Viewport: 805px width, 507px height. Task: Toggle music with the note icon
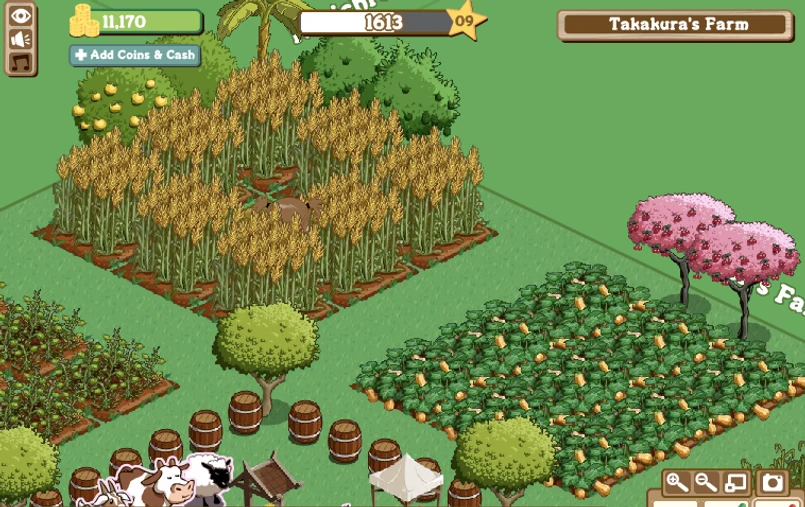(x=21, y=62)
